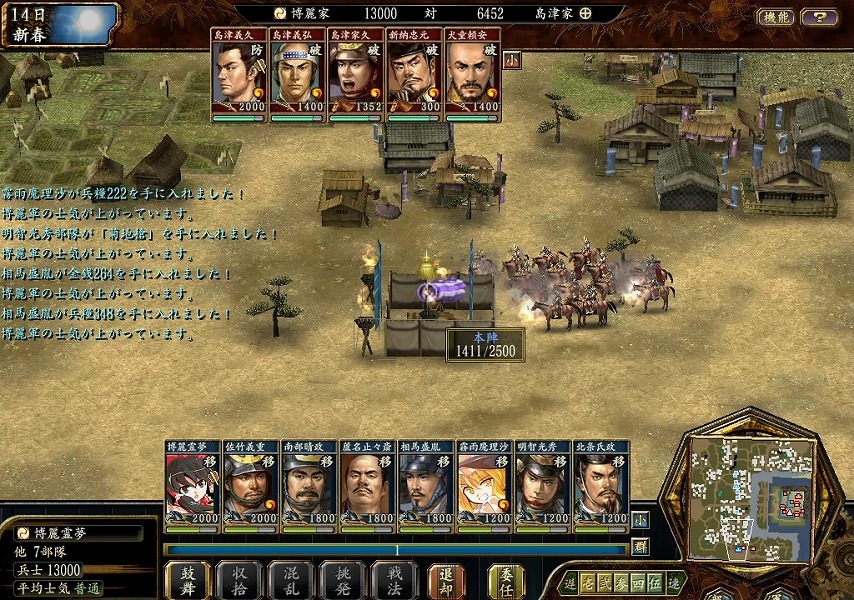The height and width of the screenshot is (600, 854).
Task: Open the 戦法 tactics command
Action: click(x=393, y=580)
